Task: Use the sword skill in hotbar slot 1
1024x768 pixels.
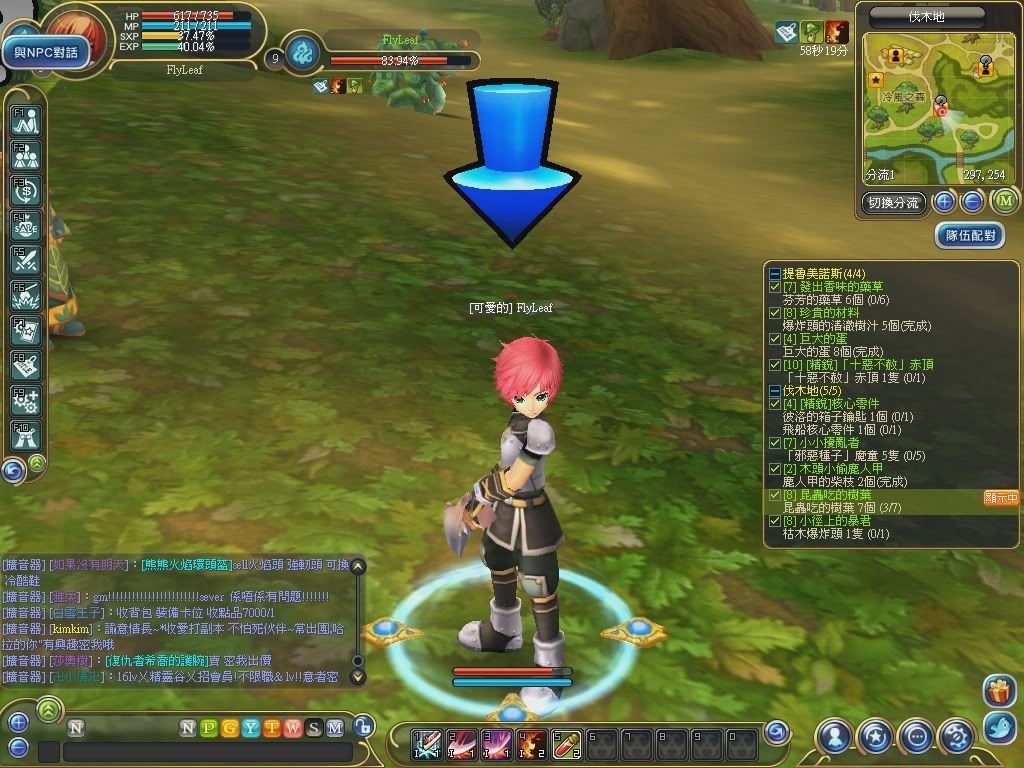Action: [x=427, y=742]
